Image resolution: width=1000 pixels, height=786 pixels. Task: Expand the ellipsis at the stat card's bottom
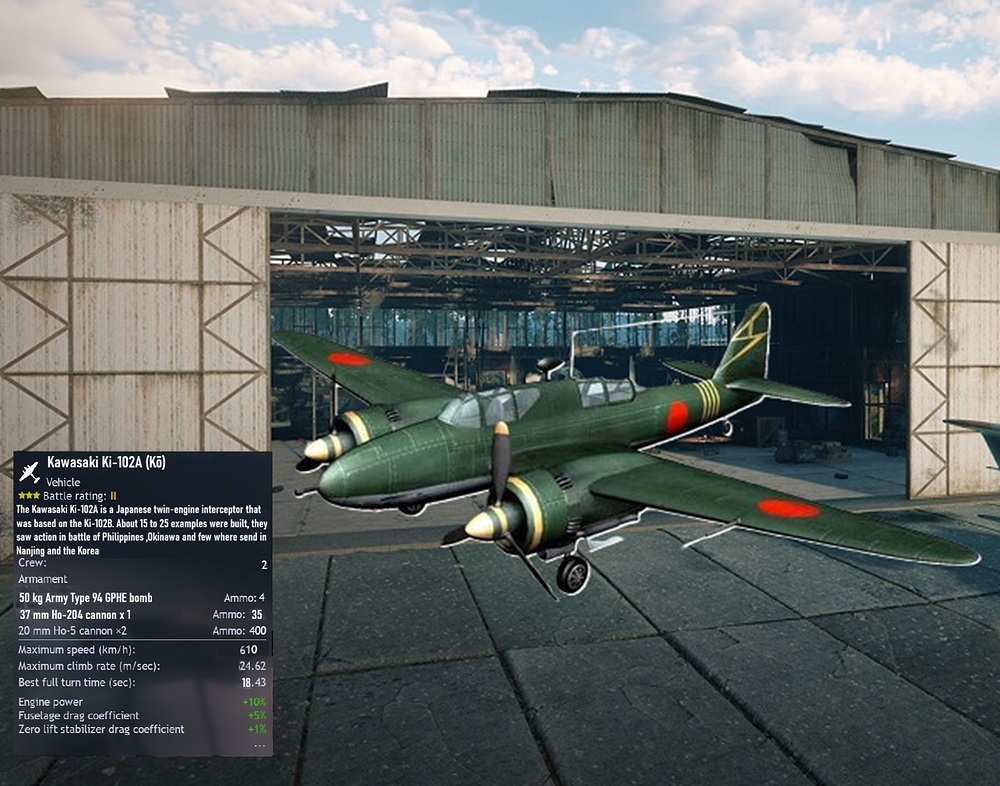coord(259,745)
